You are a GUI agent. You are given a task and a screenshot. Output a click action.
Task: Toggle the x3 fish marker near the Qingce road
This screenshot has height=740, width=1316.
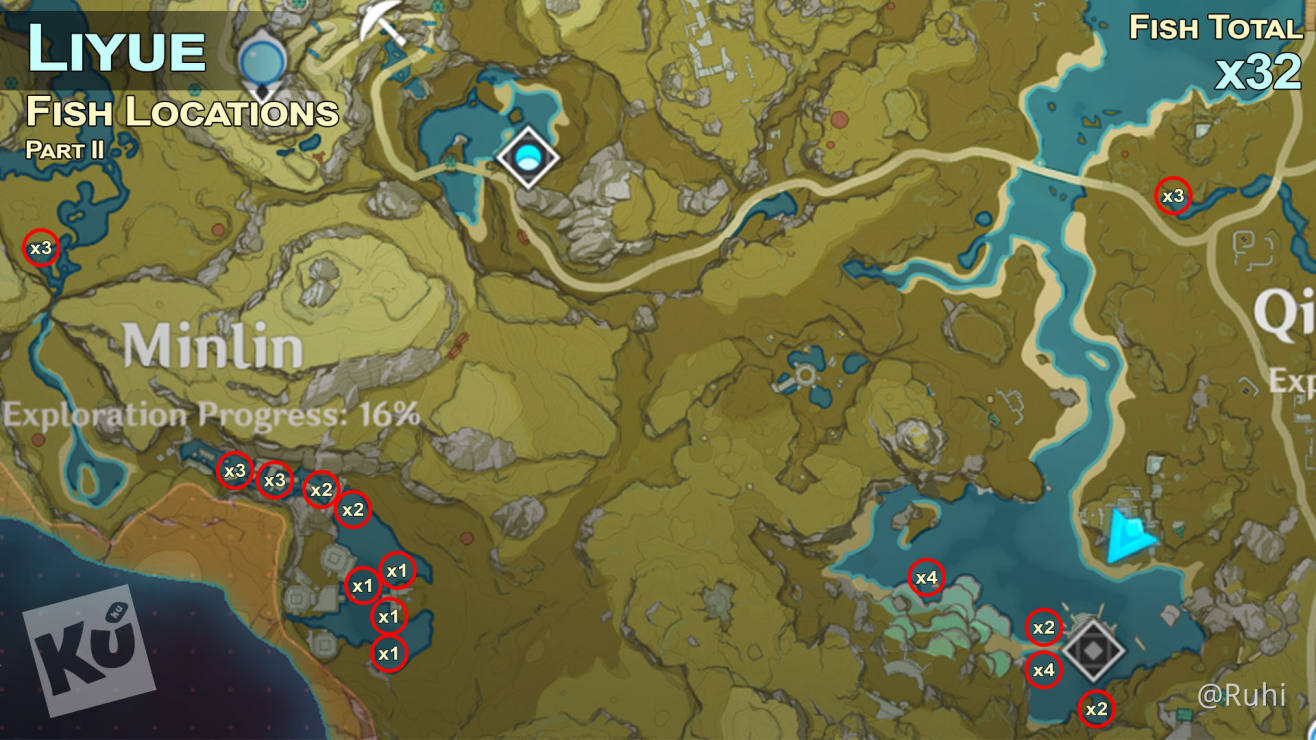click(x=1172, y=196)
